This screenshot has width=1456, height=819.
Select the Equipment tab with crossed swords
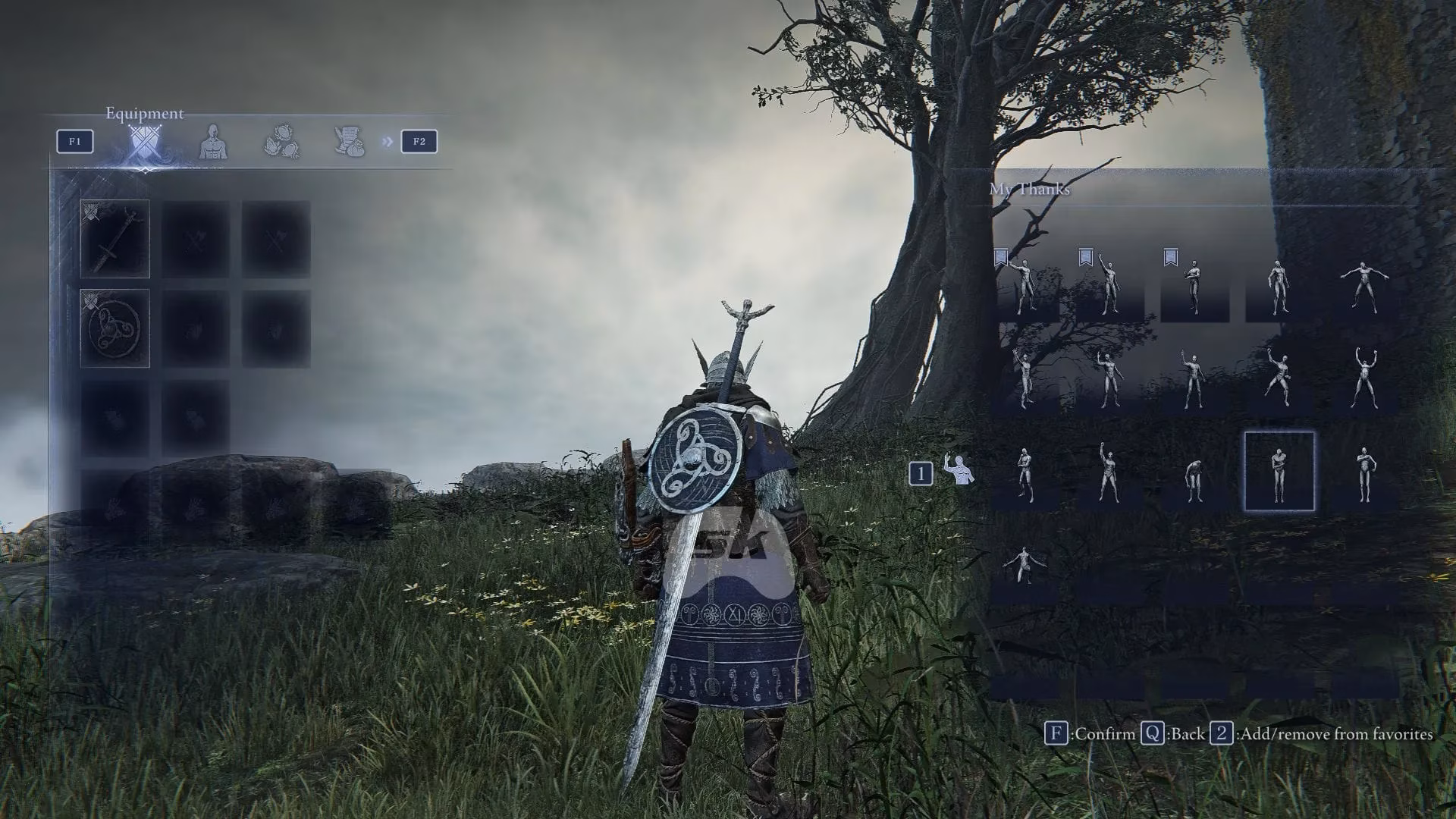(x=143, y=143)
